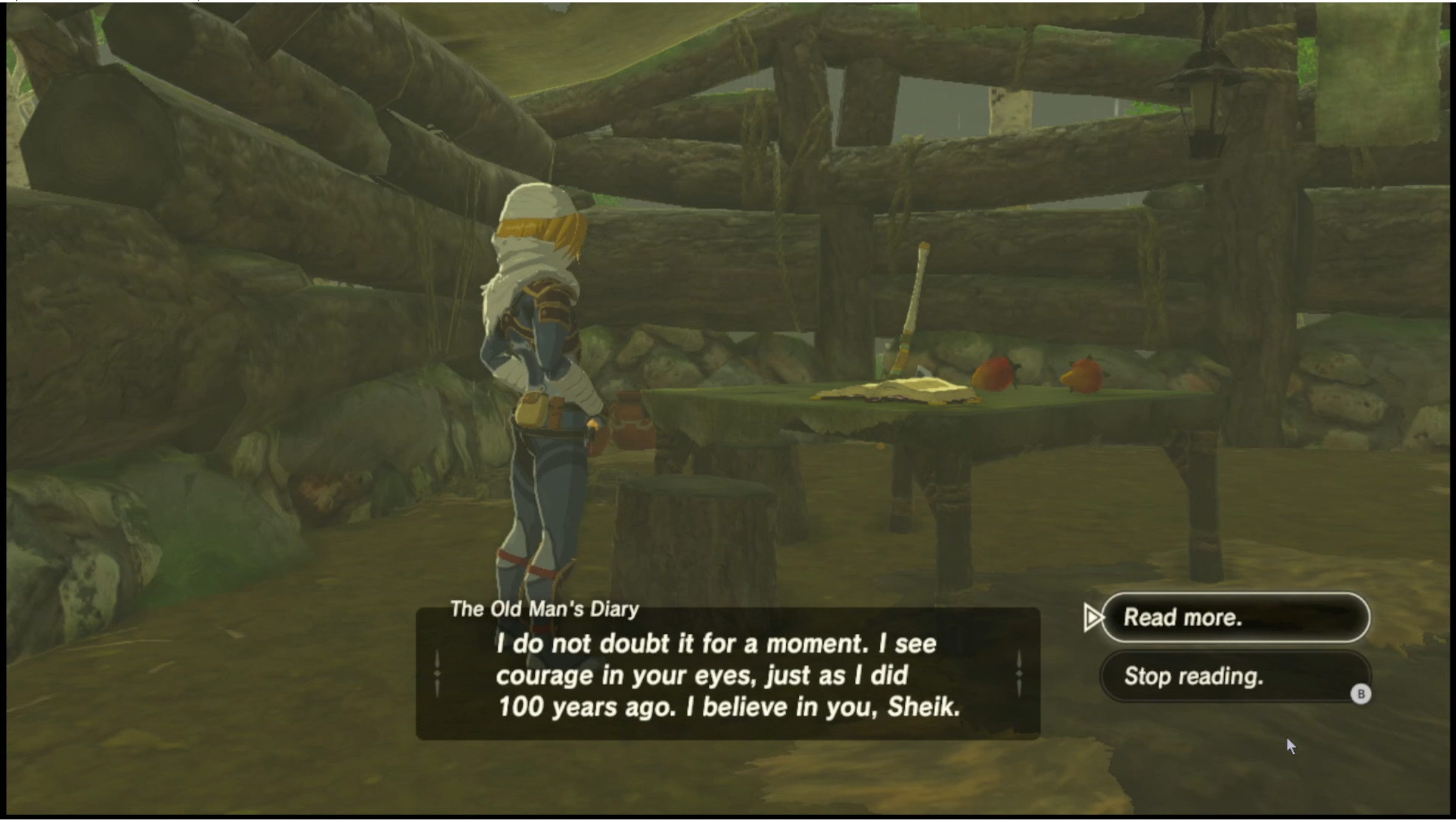Click the mouse cursor location near Stop reading
The width and height of the screenshot is (1456, 820).
pos(1291,745)
